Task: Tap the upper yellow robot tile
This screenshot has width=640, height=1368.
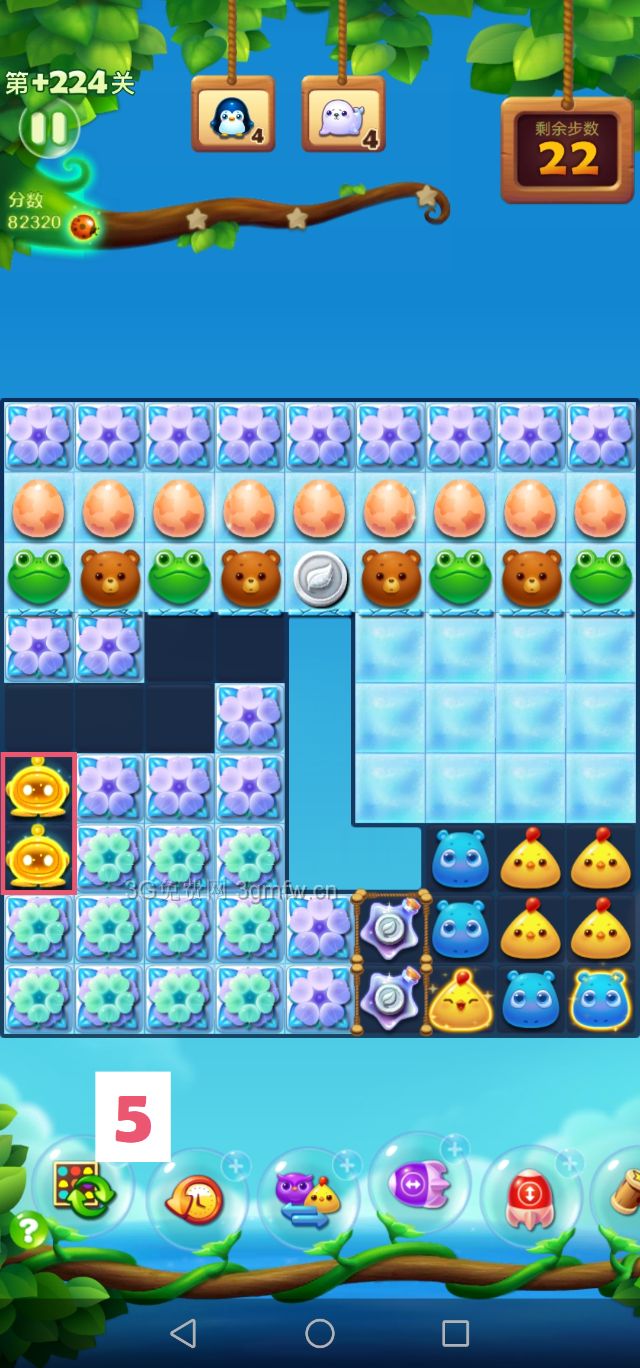Action: pyautogui.click(x=37, y=788)
